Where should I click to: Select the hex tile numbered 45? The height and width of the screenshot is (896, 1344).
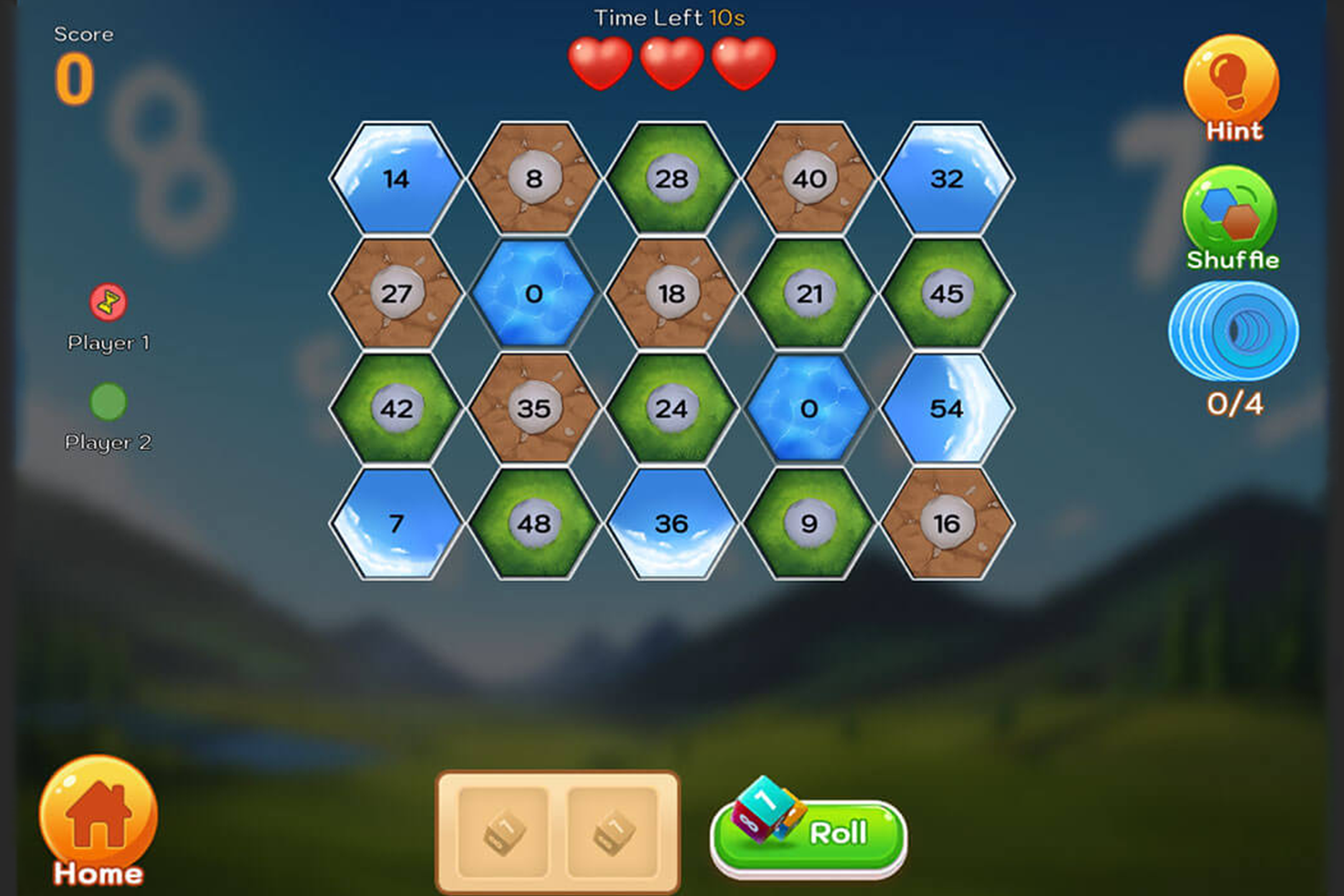(946, 294)
